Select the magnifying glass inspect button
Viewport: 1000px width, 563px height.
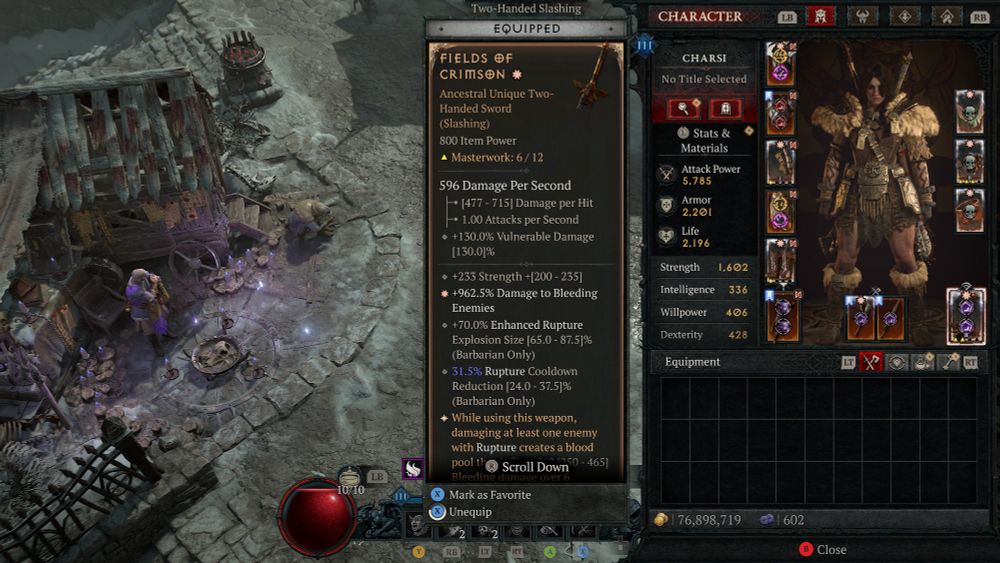tap(685, 109)
